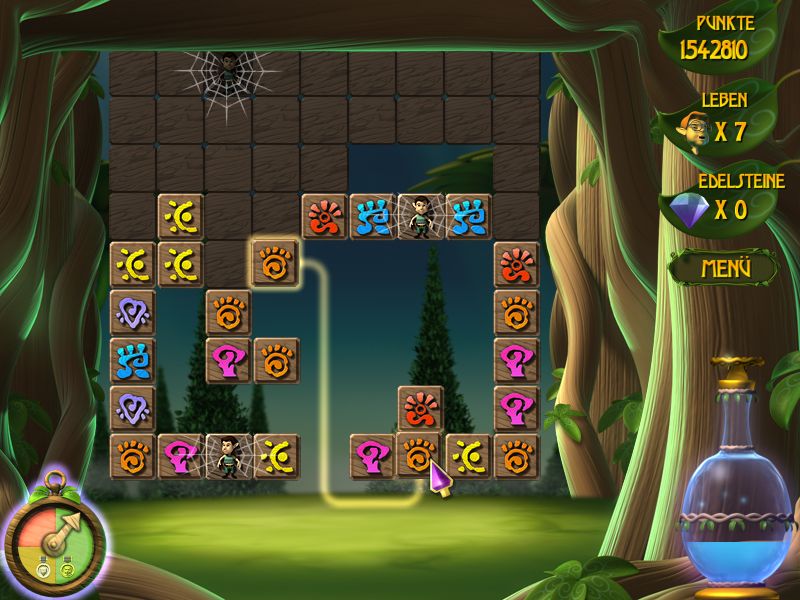
Task: Click the blue tile between red flower and elf
Action: point(372,216)
